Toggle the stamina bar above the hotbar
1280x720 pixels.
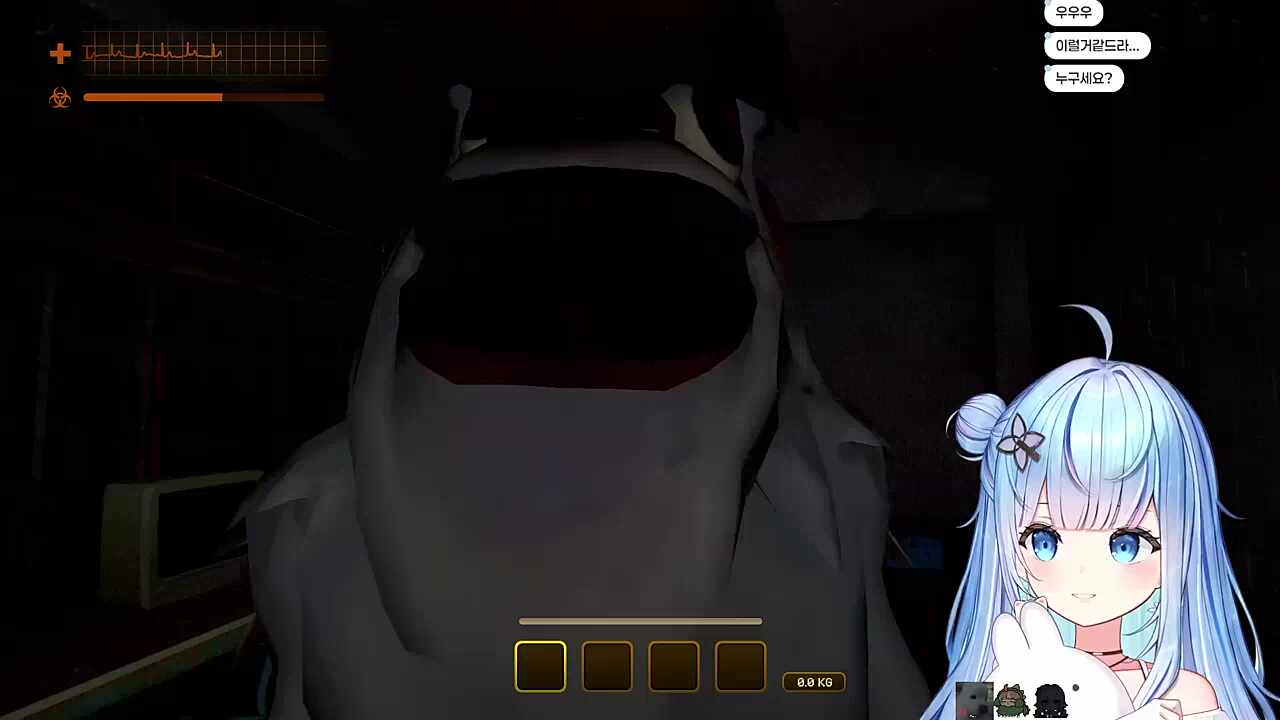point(640,621)
